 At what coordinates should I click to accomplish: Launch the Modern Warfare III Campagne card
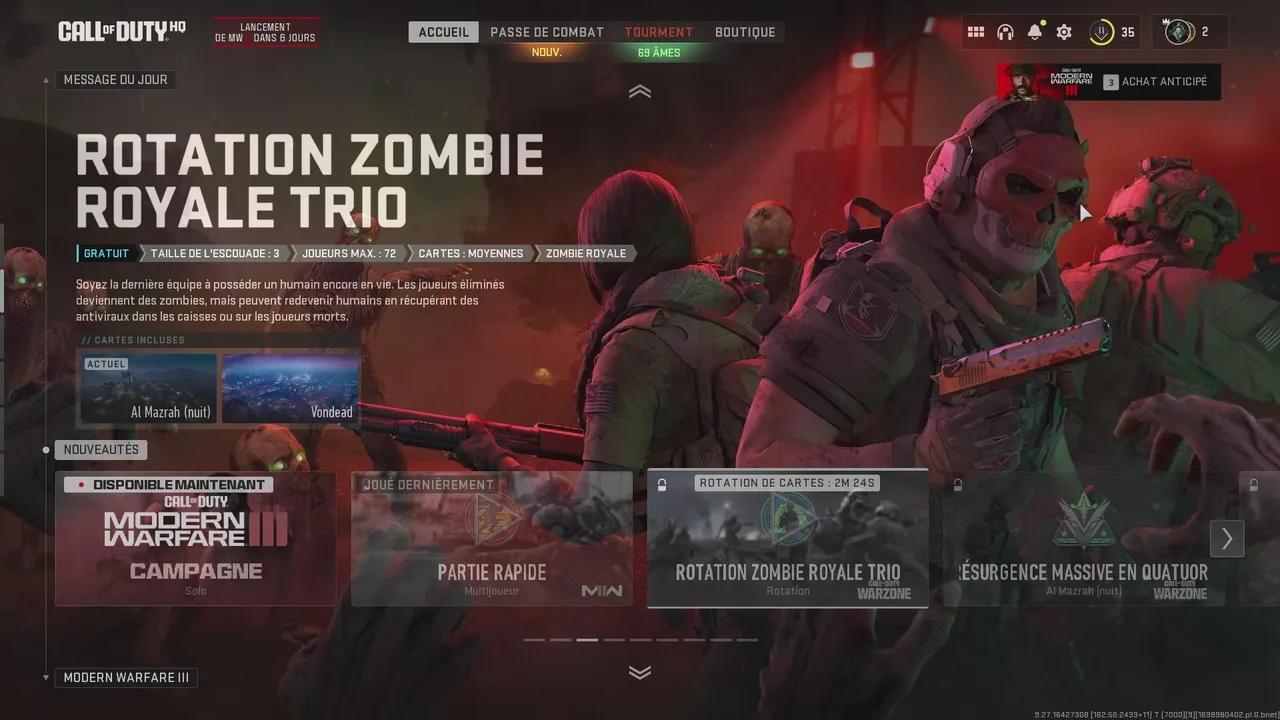tap(196, 539)
